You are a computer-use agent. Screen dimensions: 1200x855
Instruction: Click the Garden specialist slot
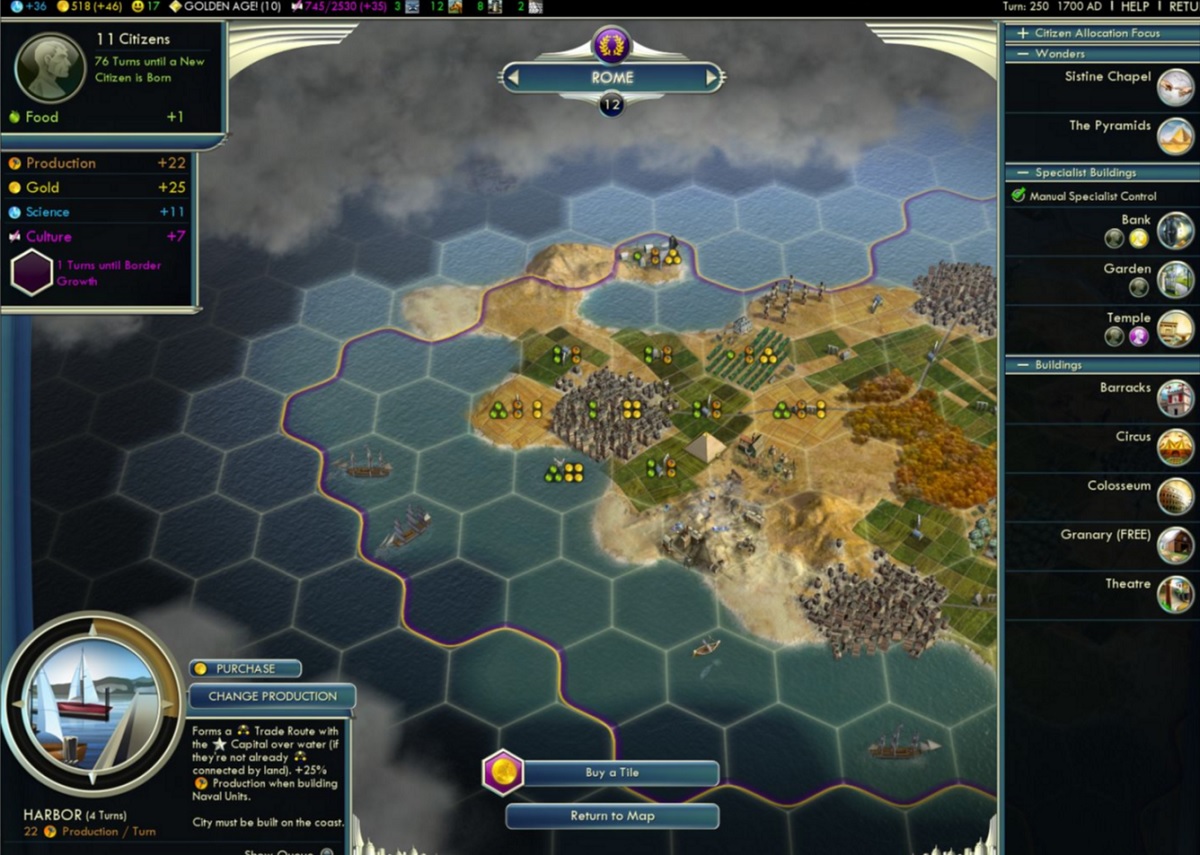[x=1138, y=287]
